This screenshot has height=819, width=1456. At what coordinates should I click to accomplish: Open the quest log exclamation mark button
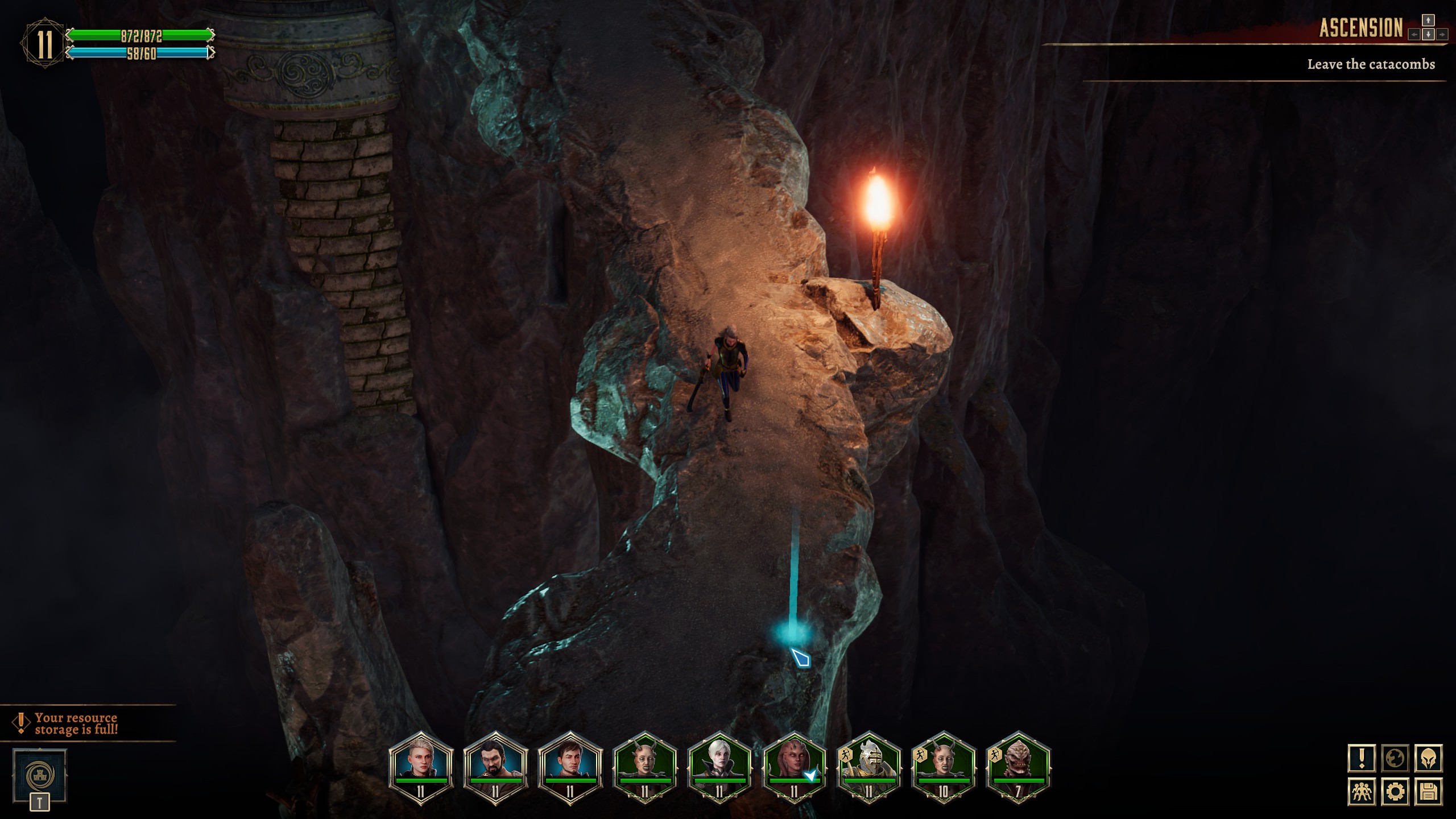point(1362,758)
